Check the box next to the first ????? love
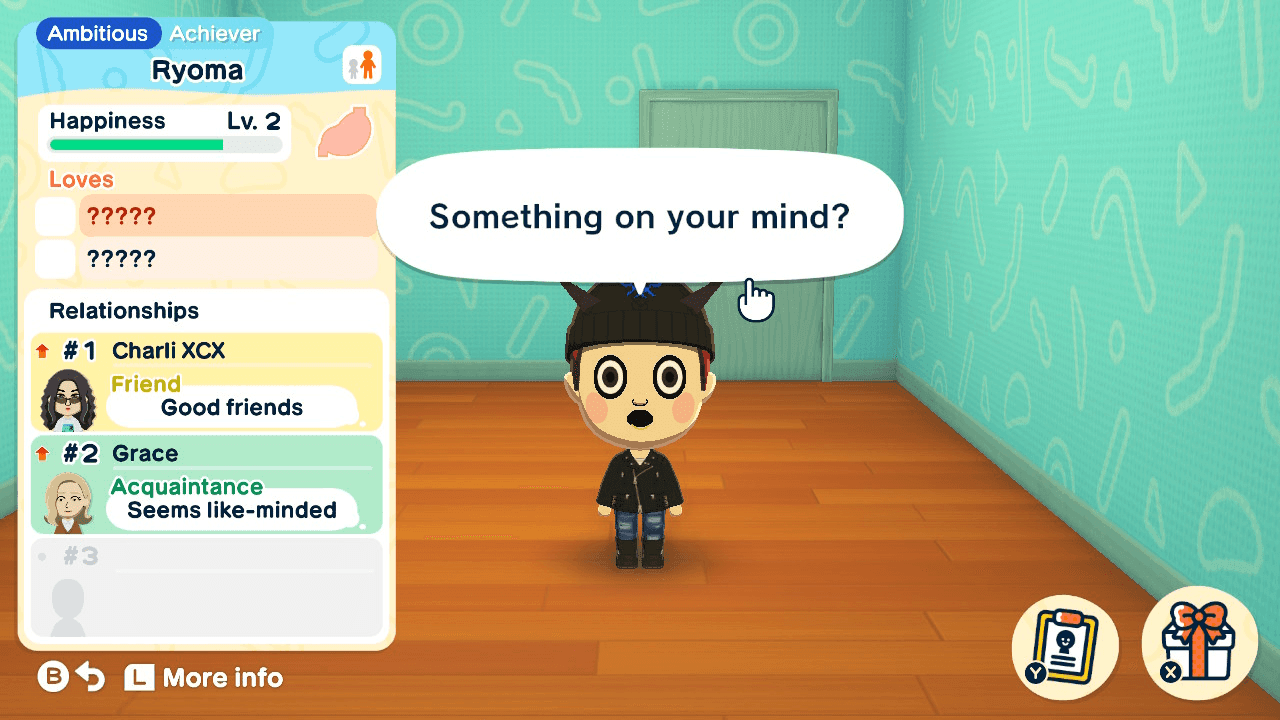The image size is (1280, 720). pyautogui.click(x=55, y=215)
